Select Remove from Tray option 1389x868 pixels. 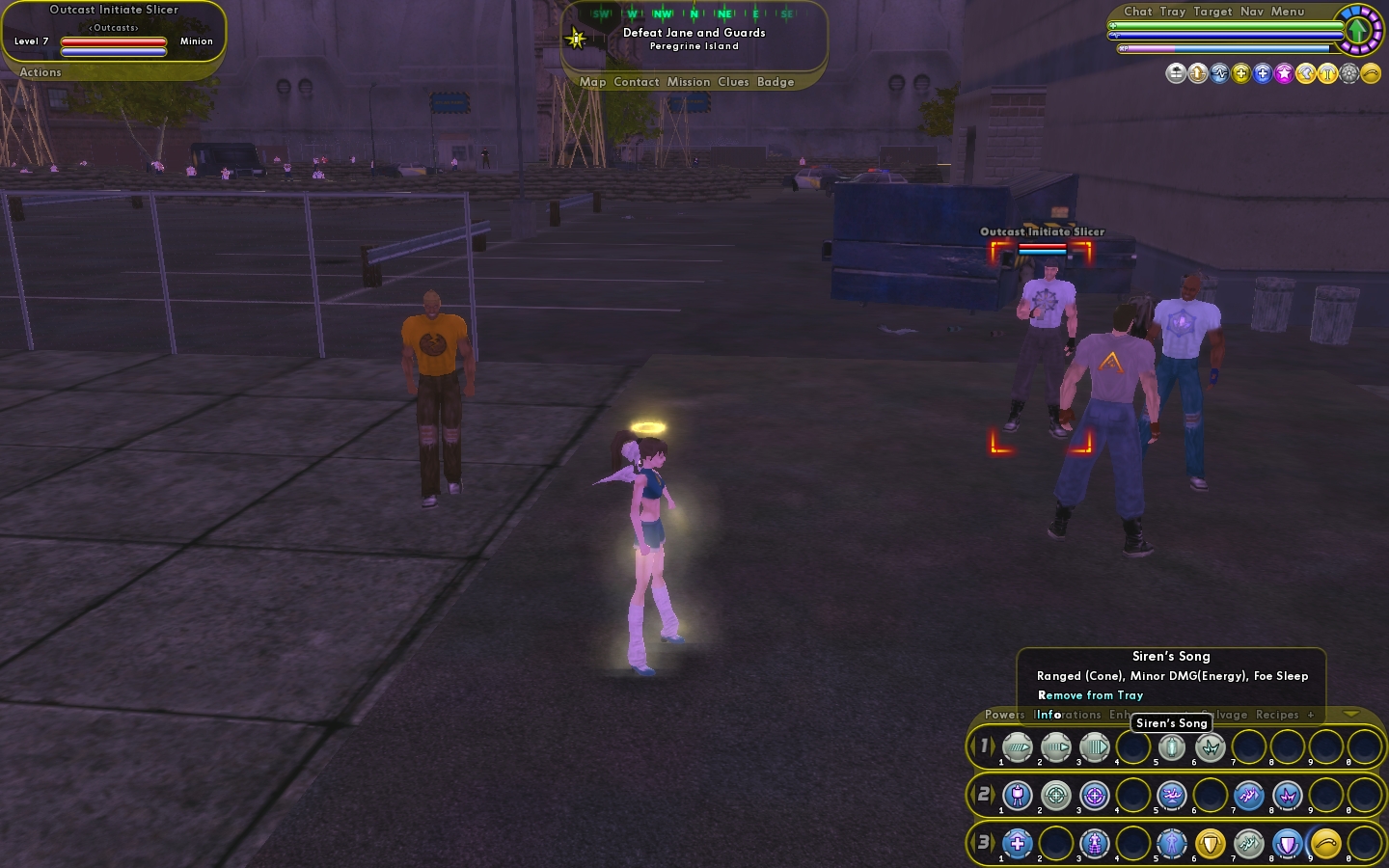1090,695
